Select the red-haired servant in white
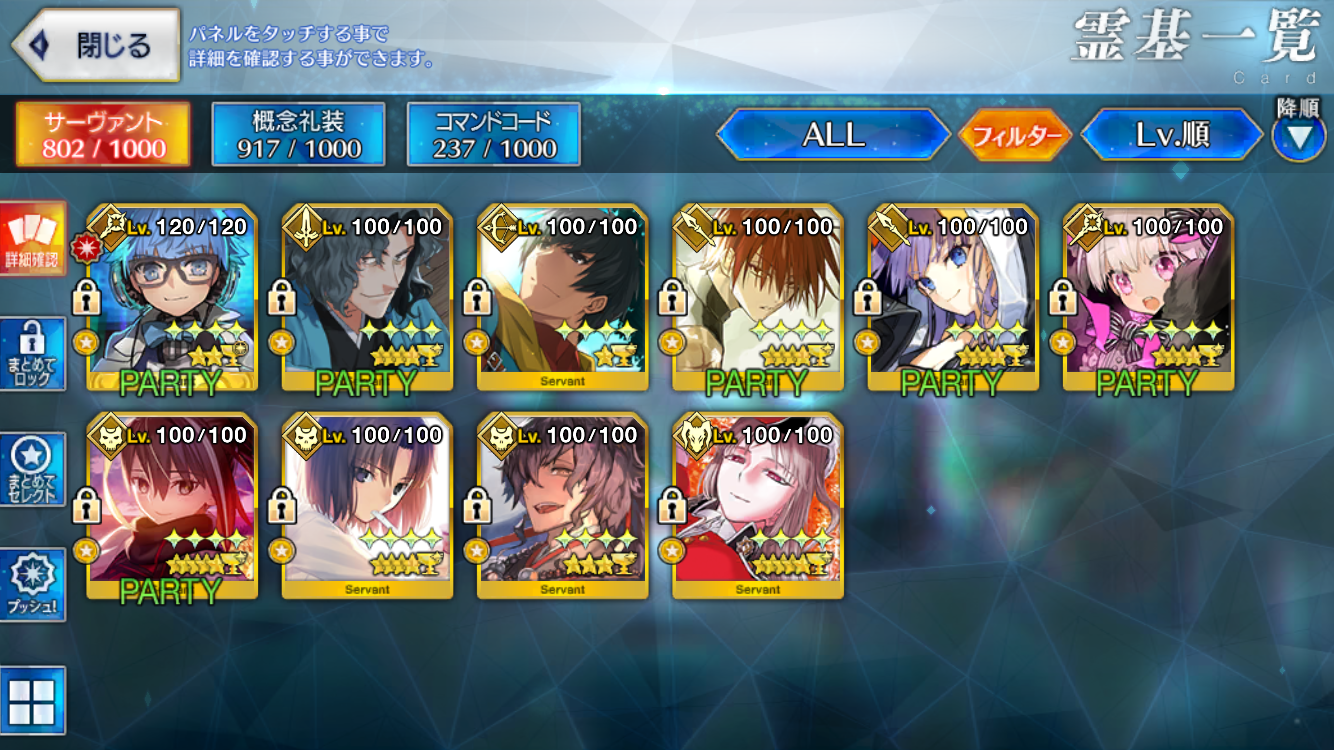The width and height of the screenshot is (1334, 750). click(x=758, y=298)
